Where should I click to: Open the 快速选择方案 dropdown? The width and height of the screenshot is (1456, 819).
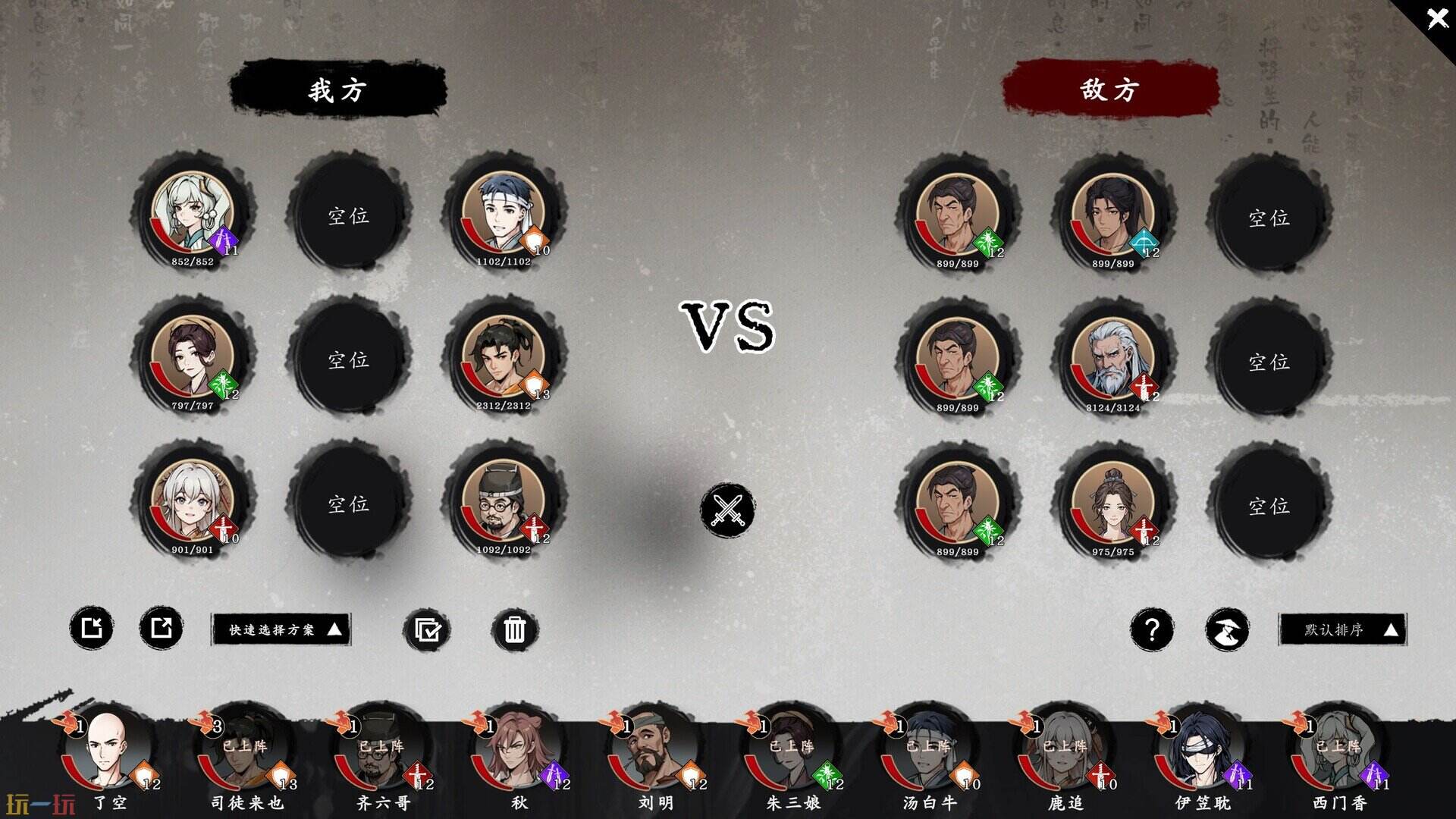pyautogui.click(x=281, y=629)
